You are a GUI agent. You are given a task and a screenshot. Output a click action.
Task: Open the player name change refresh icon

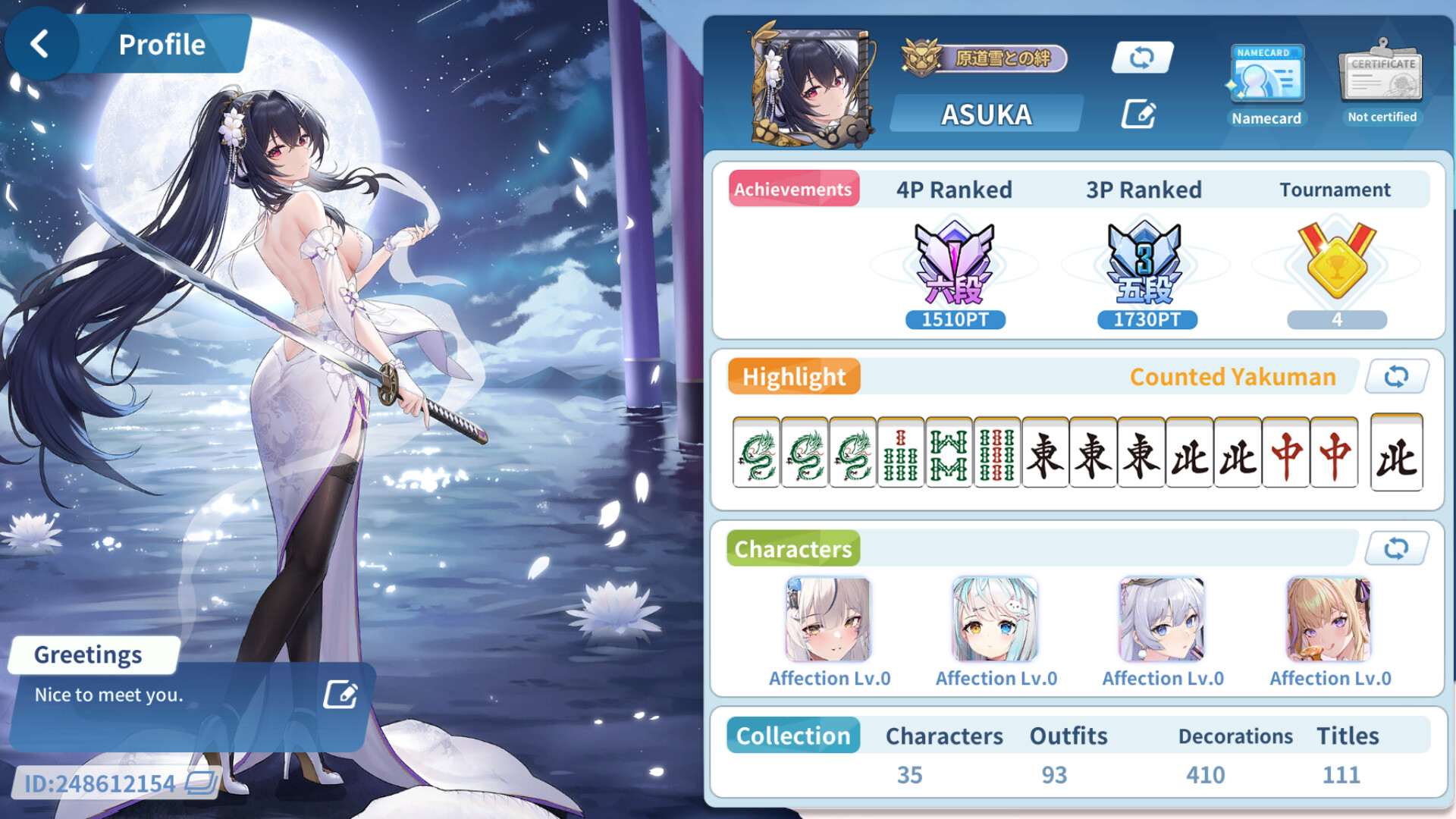pos(1142,57)
